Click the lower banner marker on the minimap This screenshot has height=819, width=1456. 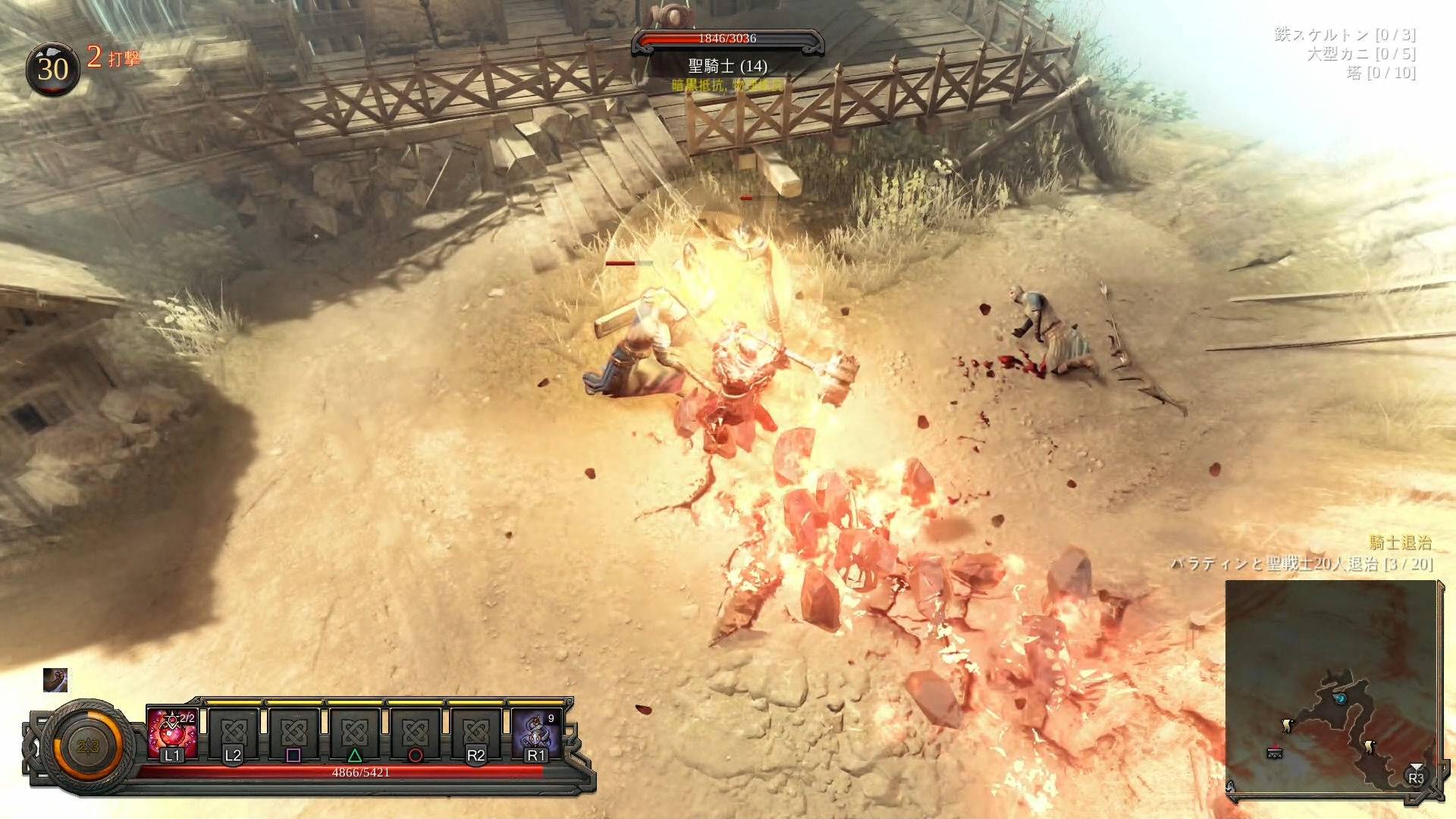[x=1370, y=748]
